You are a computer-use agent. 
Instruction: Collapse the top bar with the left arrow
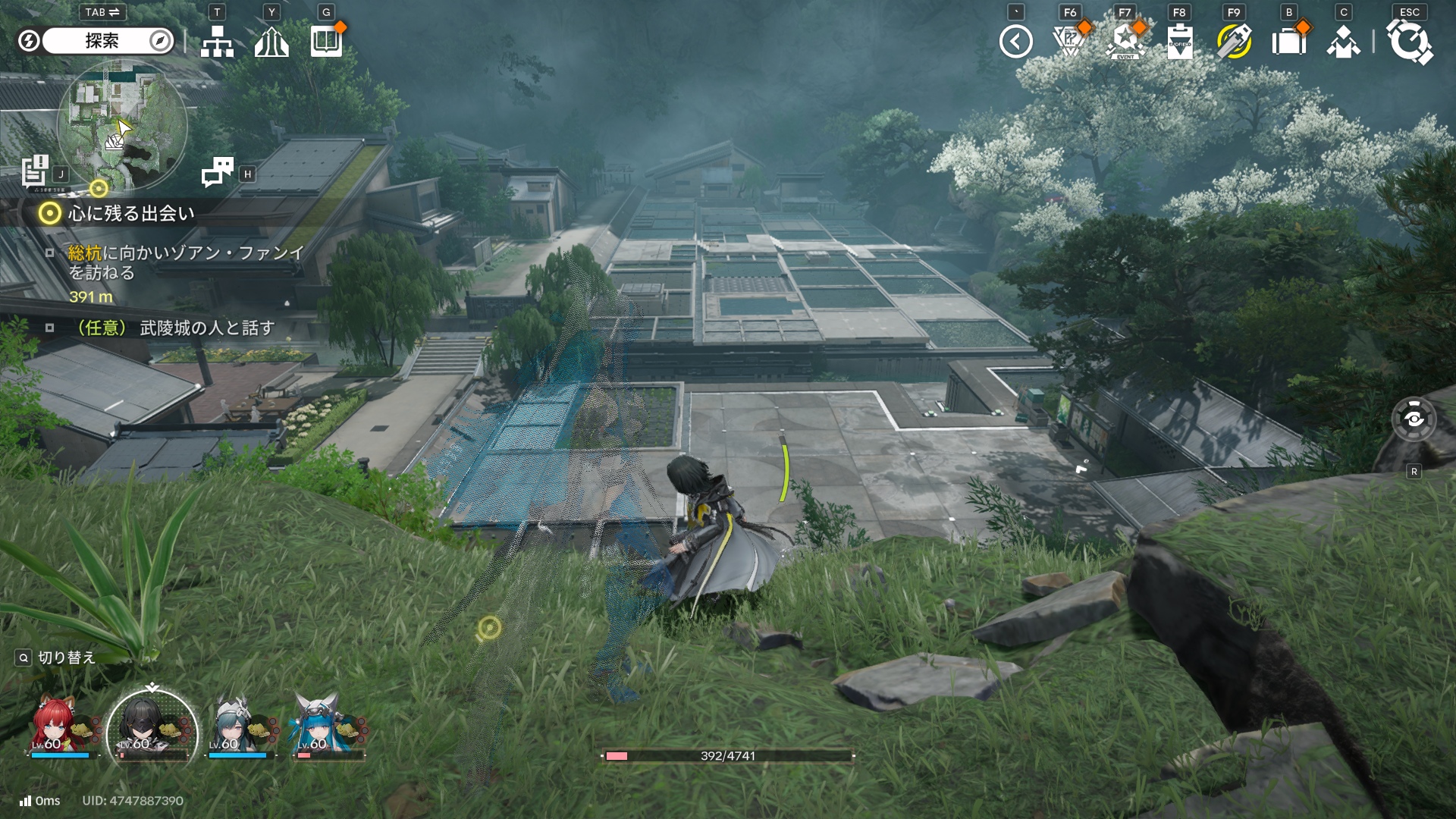1015,42
